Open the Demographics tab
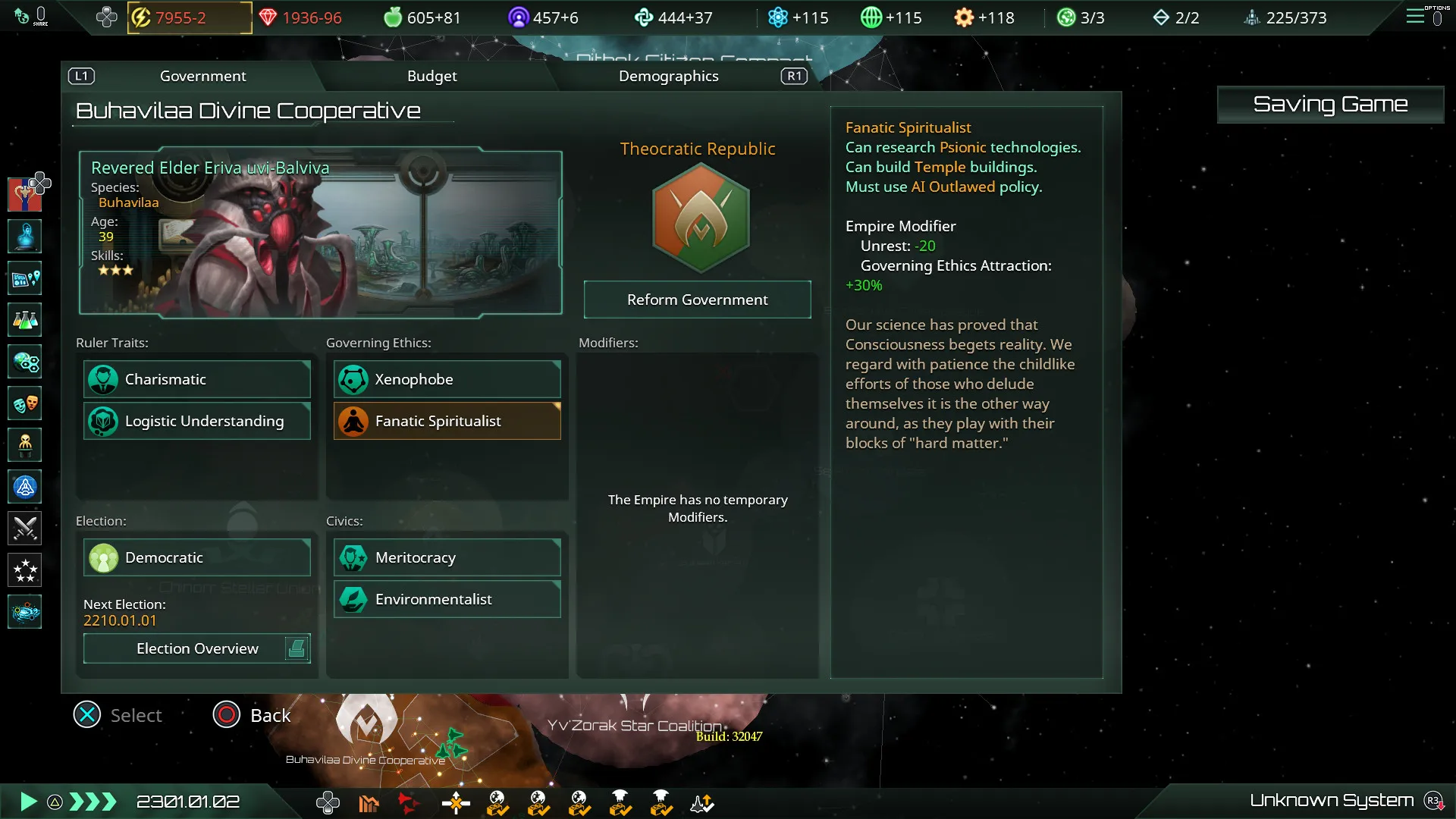Screen dimensions: 1456x819 (x=668, y=76)
